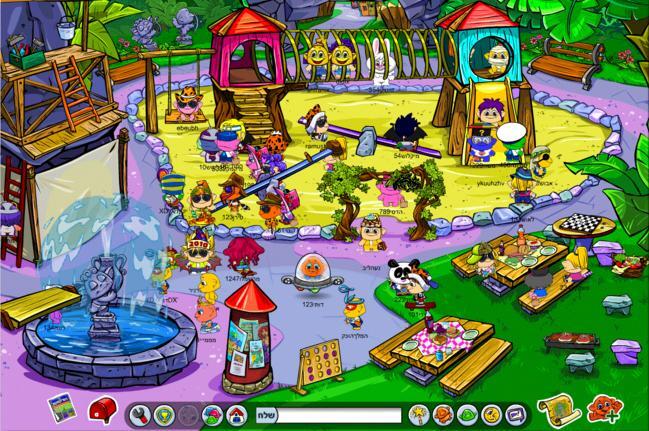Screen dimensions: 649x431
Task: Focus the chat text input field
Action: pos(335,413)
